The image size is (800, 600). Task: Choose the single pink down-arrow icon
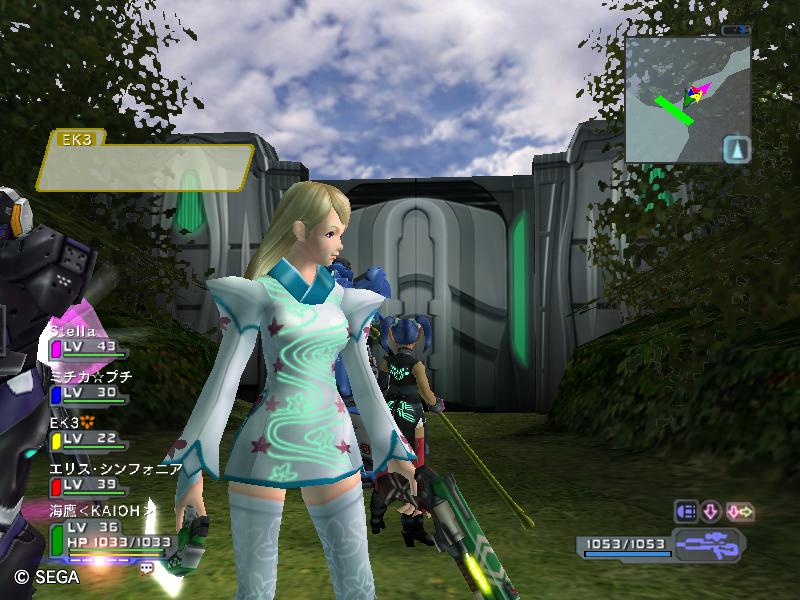tap(711, 512)
